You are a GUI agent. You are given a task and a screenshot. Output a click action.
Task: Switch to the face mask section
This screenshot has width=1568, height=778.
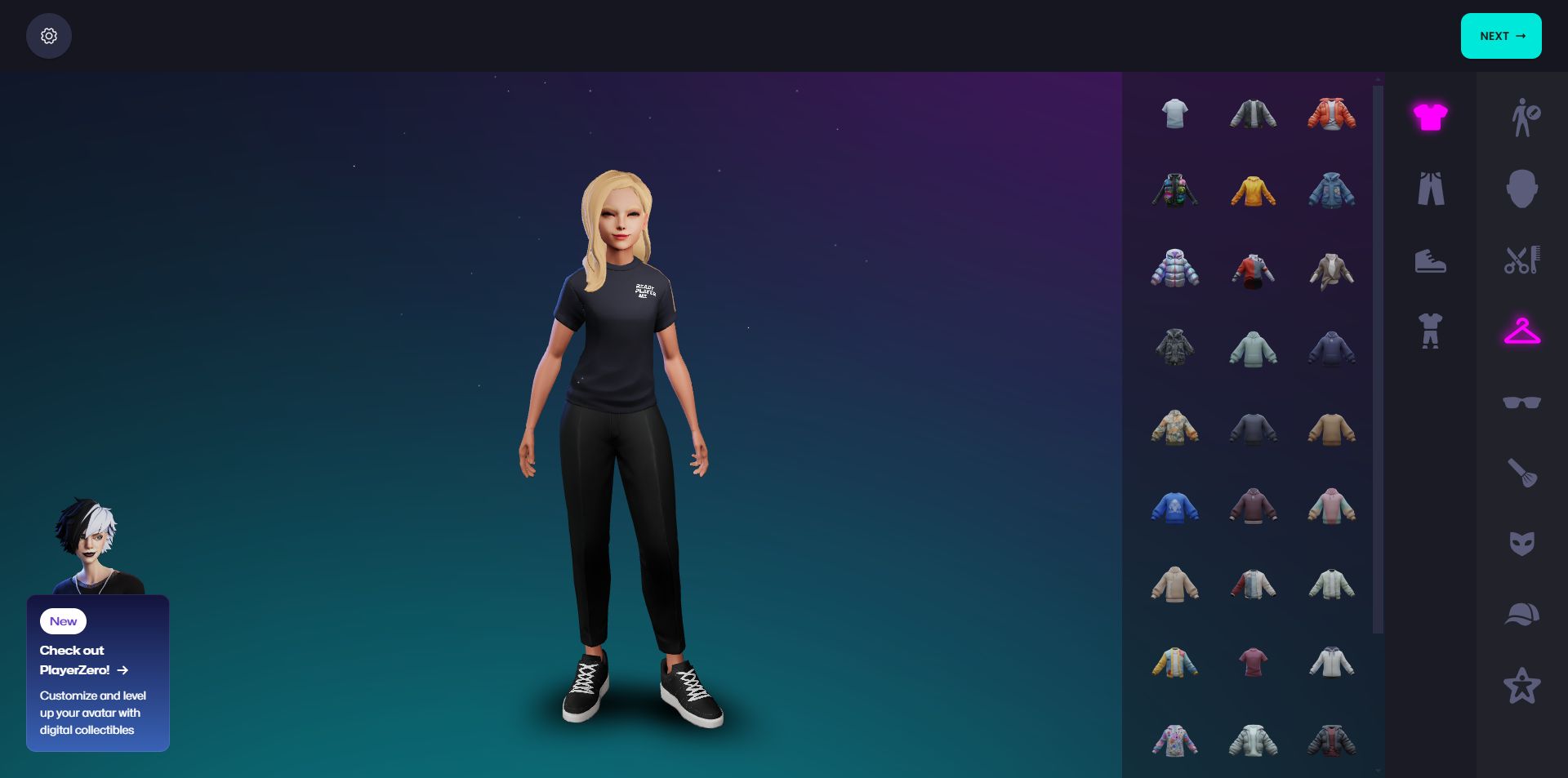coord(1522,544)
